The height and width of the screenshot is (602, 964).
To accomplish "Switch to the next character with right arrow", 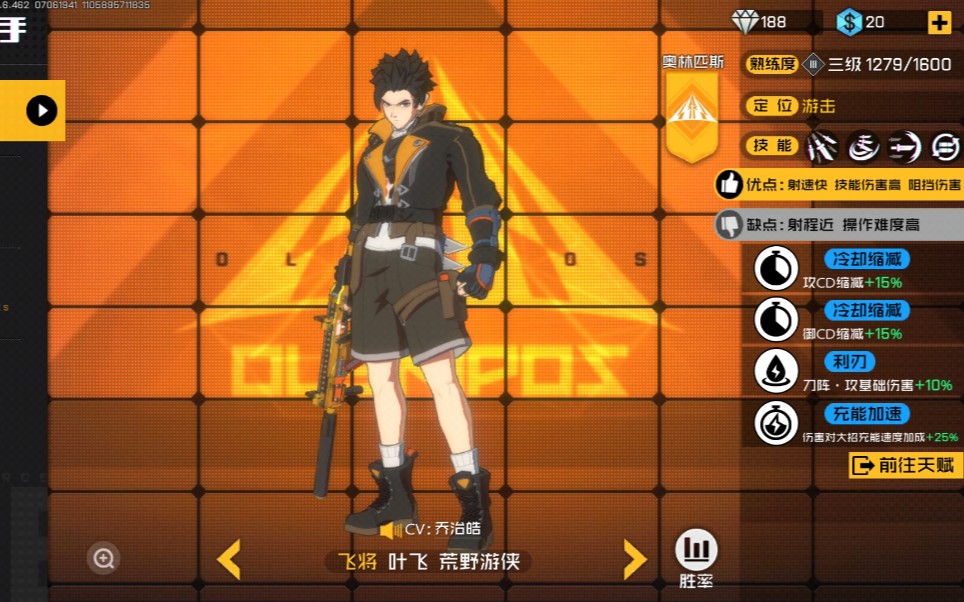I will [635, 560].
